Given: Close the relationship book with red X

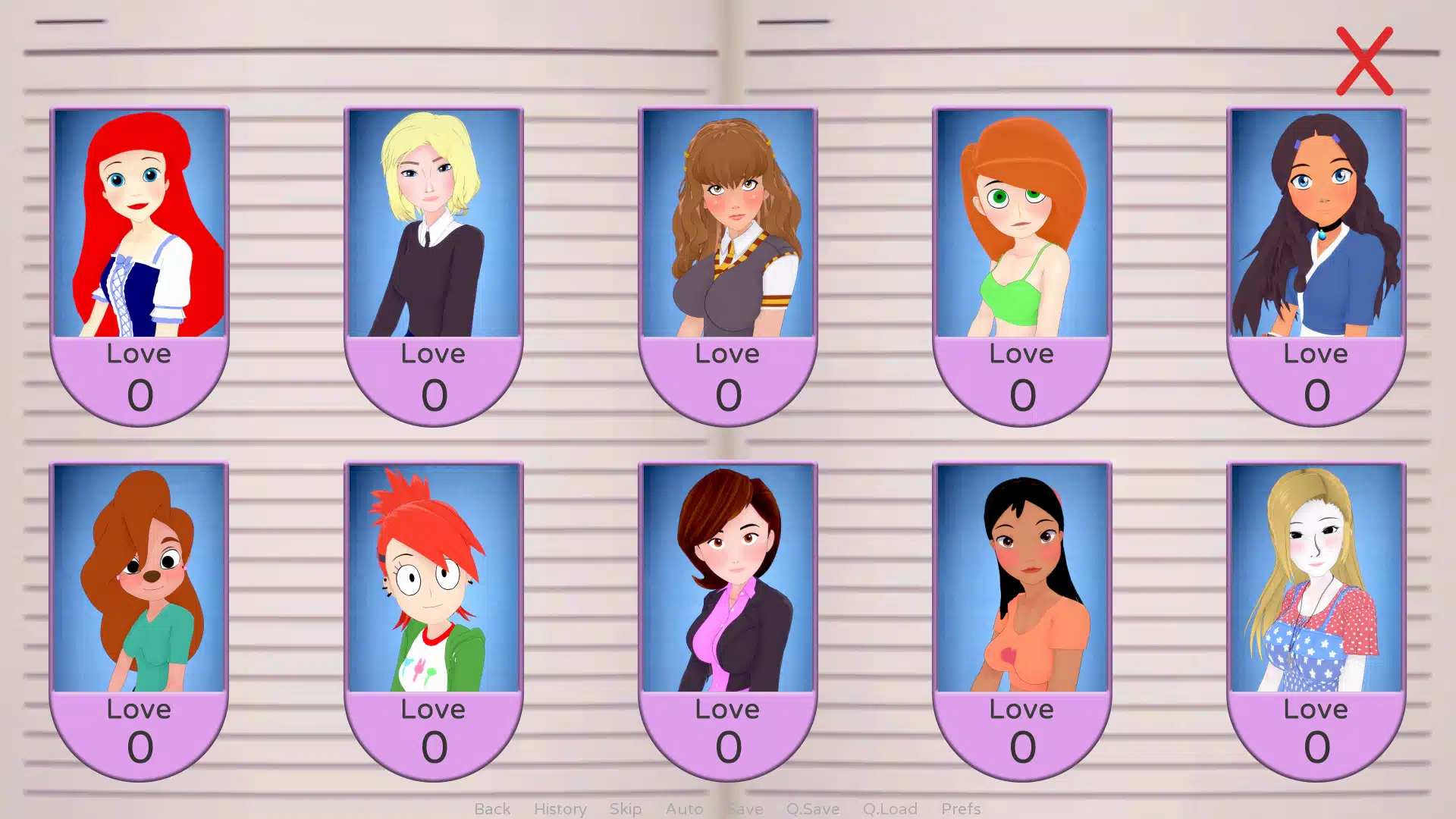Looking at the screenshot, I should 1364,61.
